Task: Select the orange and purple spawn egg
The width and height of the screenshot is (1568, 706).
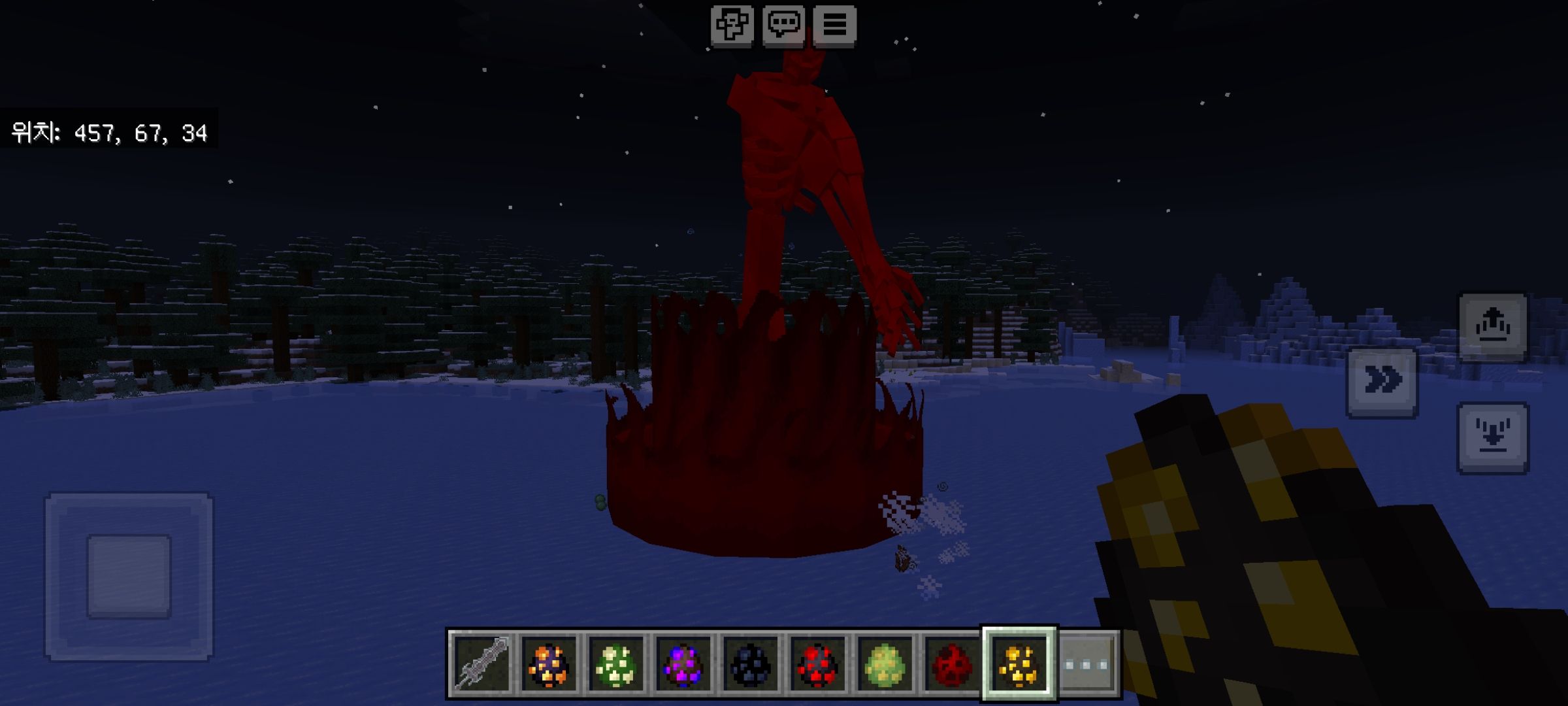Action: [x=549, y=664]
